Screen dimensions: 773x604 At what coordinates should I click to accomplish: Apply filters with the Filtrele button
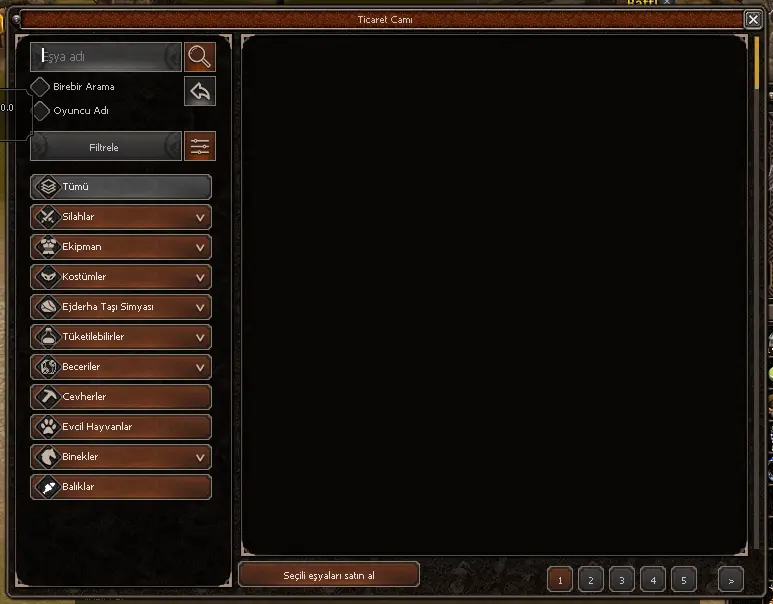pyautogui.click(x=105, y=147)
